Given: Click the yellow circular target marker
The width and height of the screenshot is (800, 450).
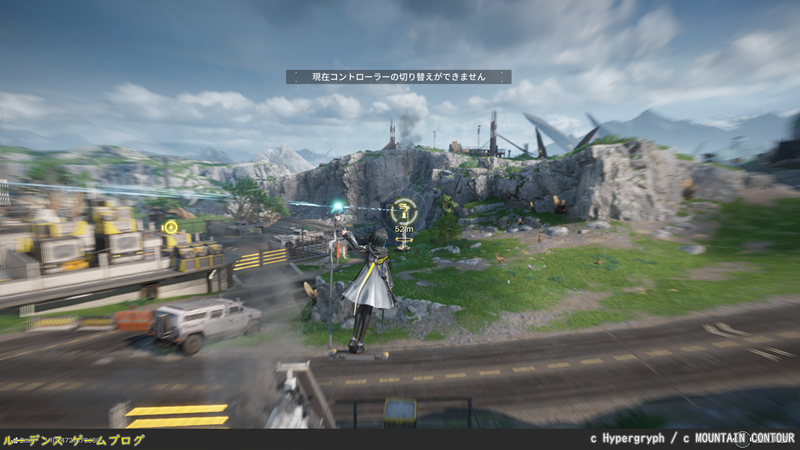Looking at the screenshot, I should (x=170, y=227).
